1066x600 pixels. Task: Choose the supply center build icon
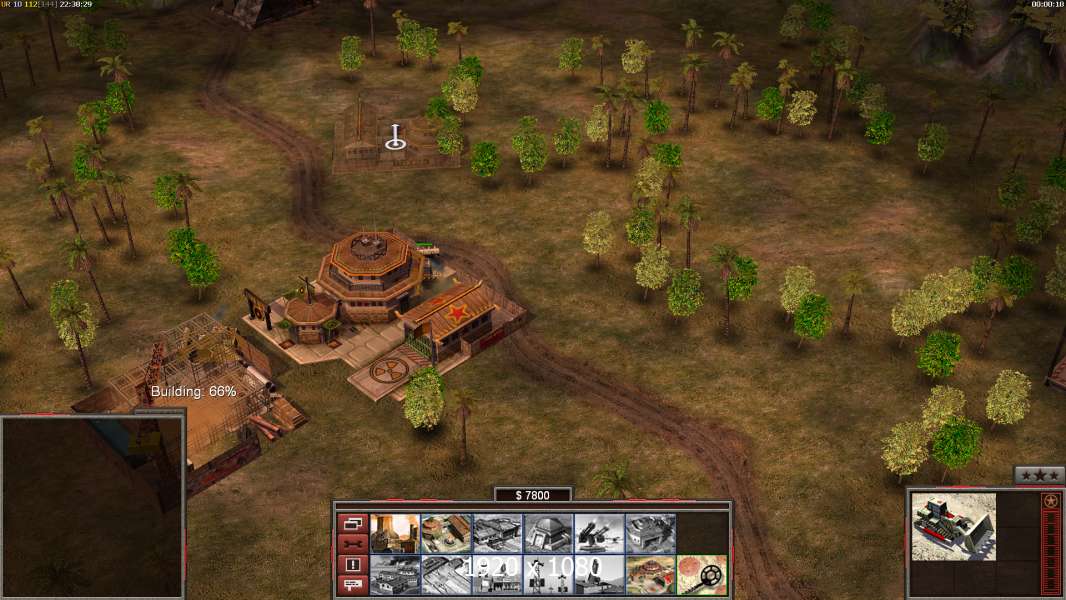(x=446, y=533)
